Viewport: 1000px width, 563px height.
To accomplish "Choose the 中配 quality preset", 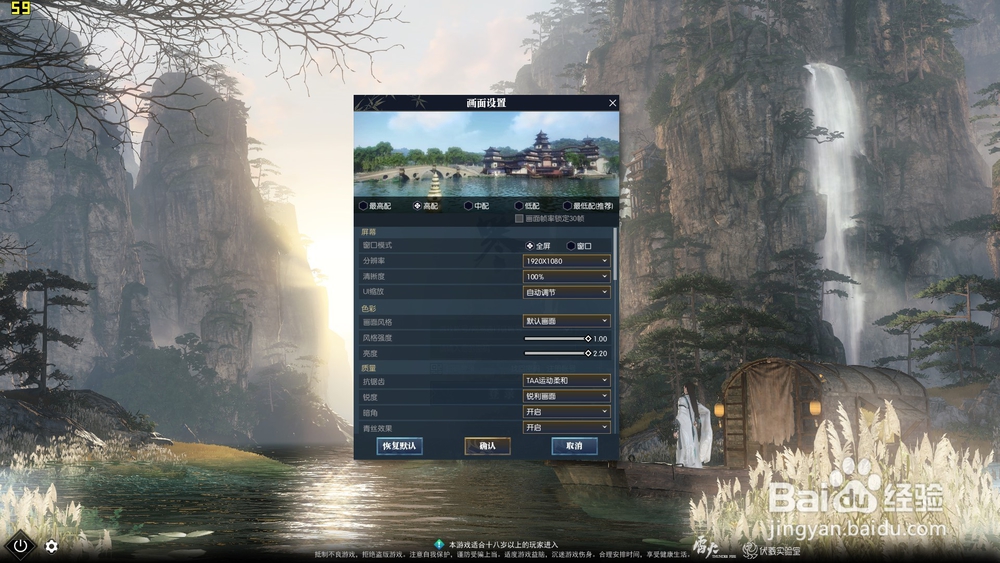I will point(469,206).
